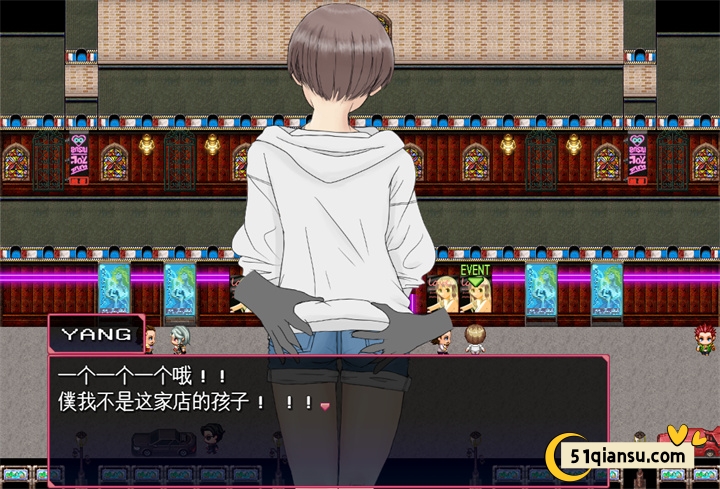This screenshot has width=720, height=489.
Task: Click the pink heart advance indicator
Action: (324, 405)
